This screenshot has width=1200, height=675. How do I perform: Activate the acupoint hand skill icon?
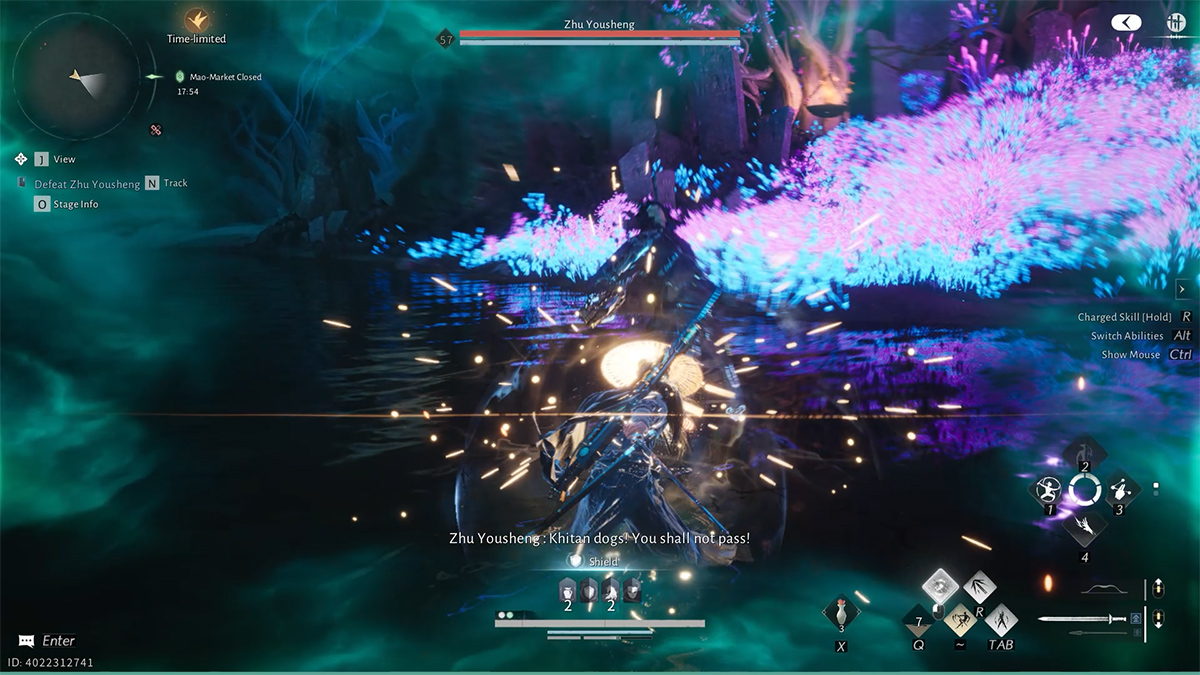point(1120,490)
